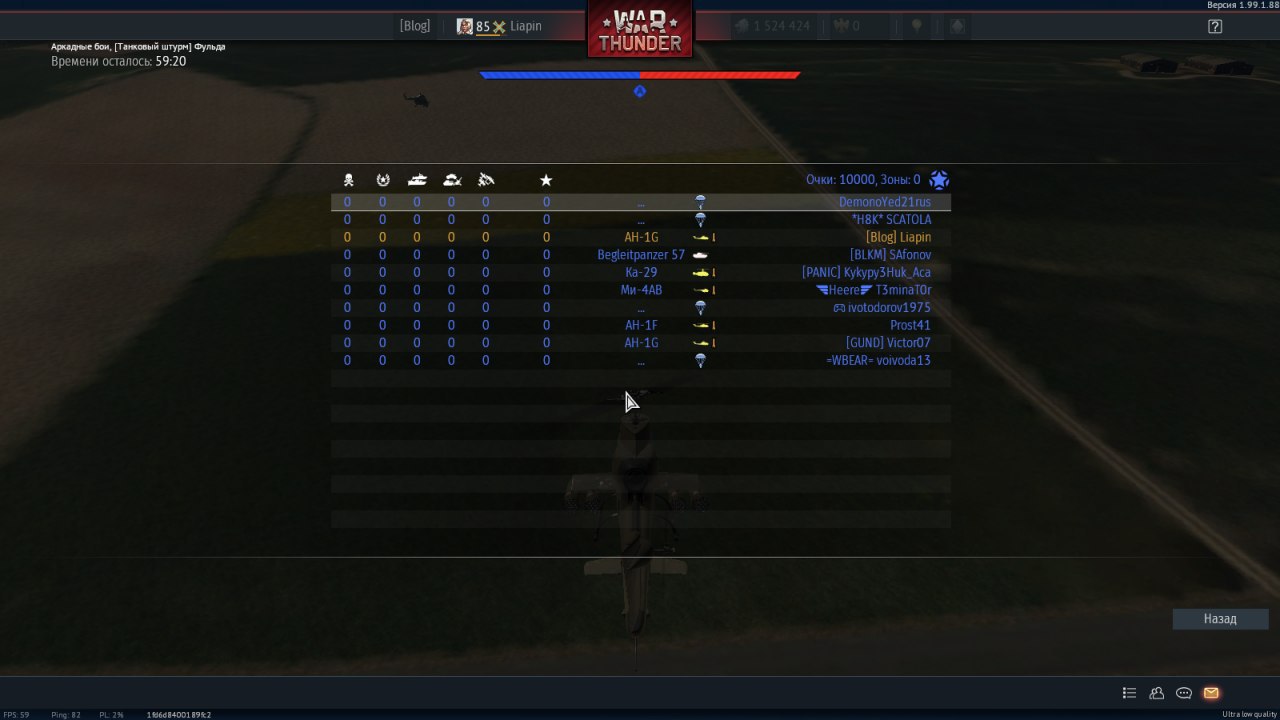Select player DemonoYed21rus in the scoreboard
The width and height of the screenshot is (1280, 720).
(884, 202)
